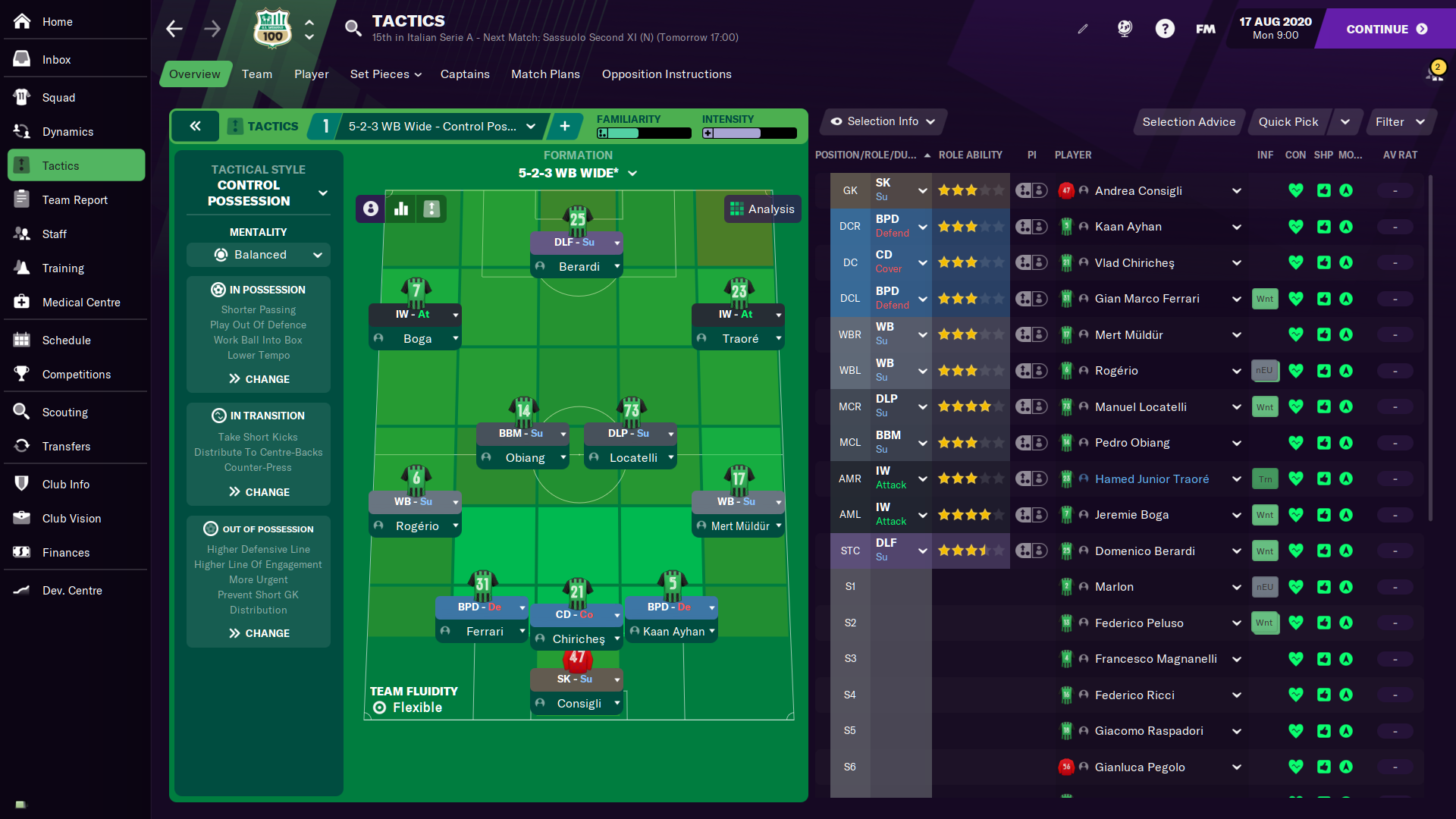This screenshot has height=819, width=1456.
Task: Use Quick Pick to select team
Action: pos(1288,121)
